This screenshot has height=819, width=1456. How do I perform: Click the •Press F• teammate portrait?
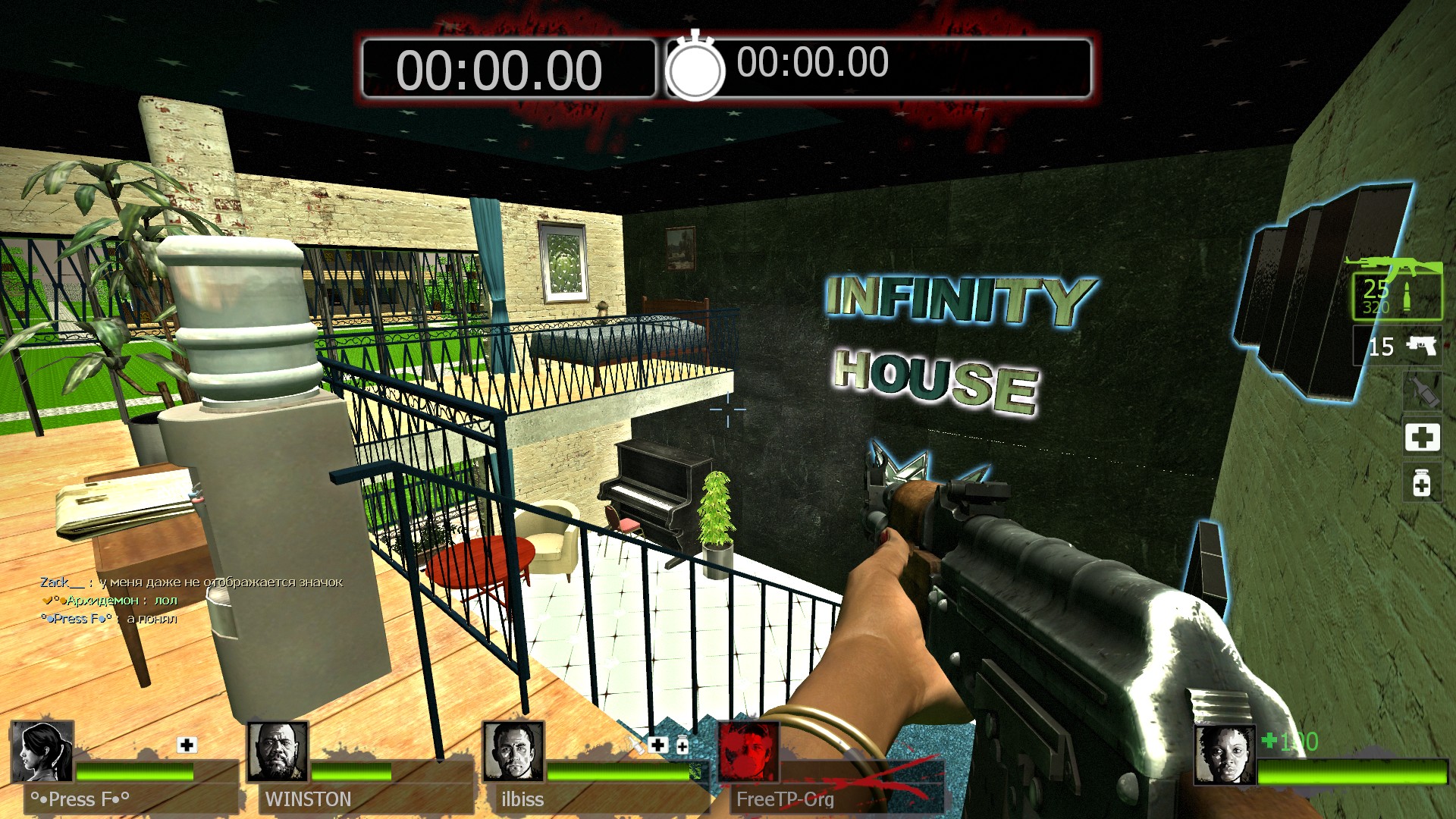point(42,752)
